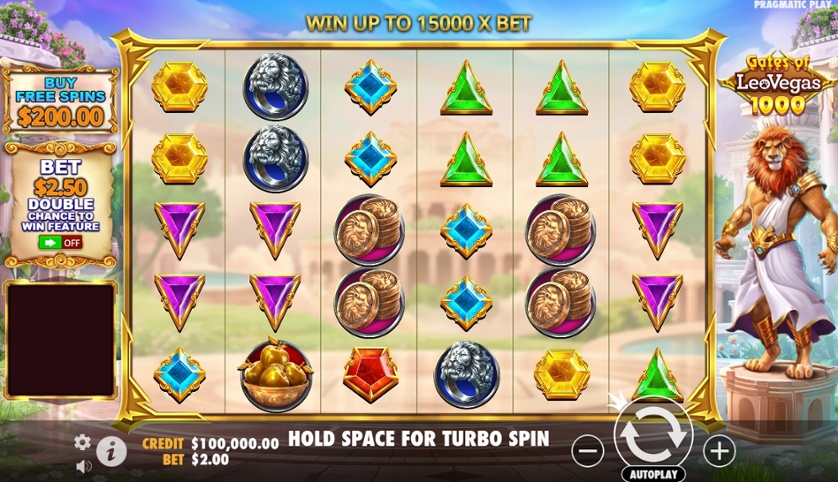The image size is (838, 482).
Task: Spin the reels with the circular arrow button
Action: [653, 435]
